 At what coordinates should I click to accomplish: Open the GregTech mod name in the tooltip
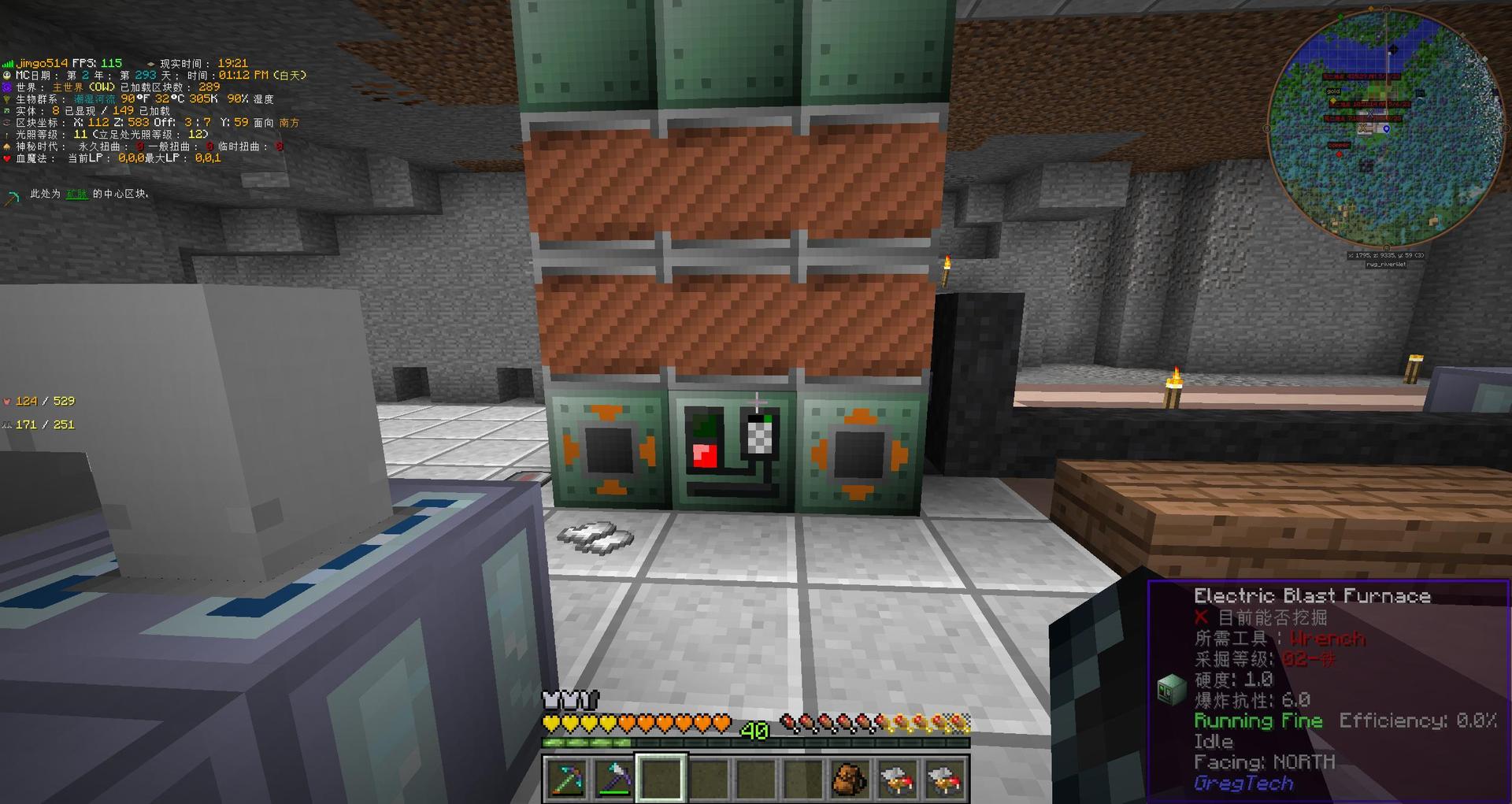click(1243, 782)
